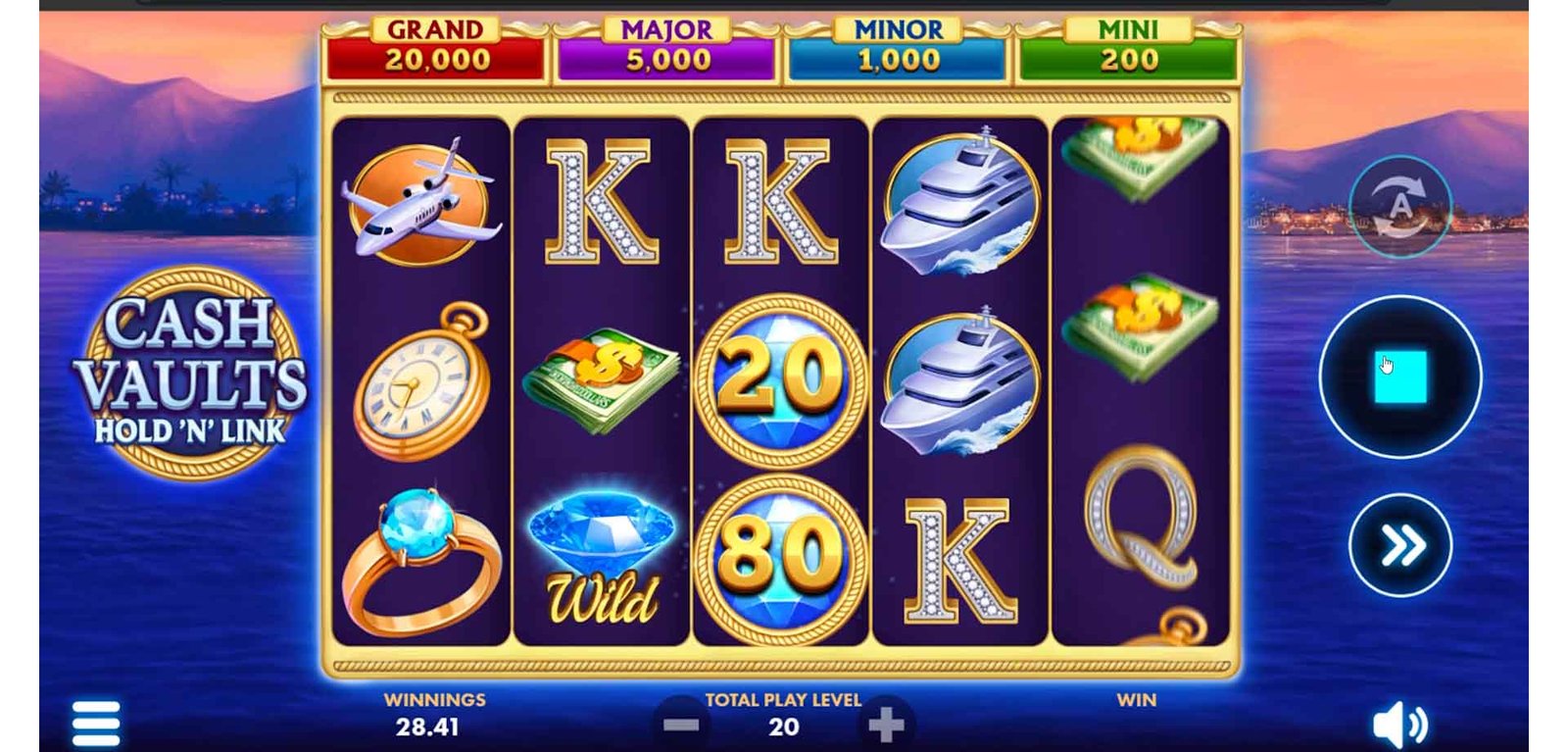Toggle the autoplay button
Image resolution: width=1568 pixels, height=752 pixels.
click(x=1399, y=207)
